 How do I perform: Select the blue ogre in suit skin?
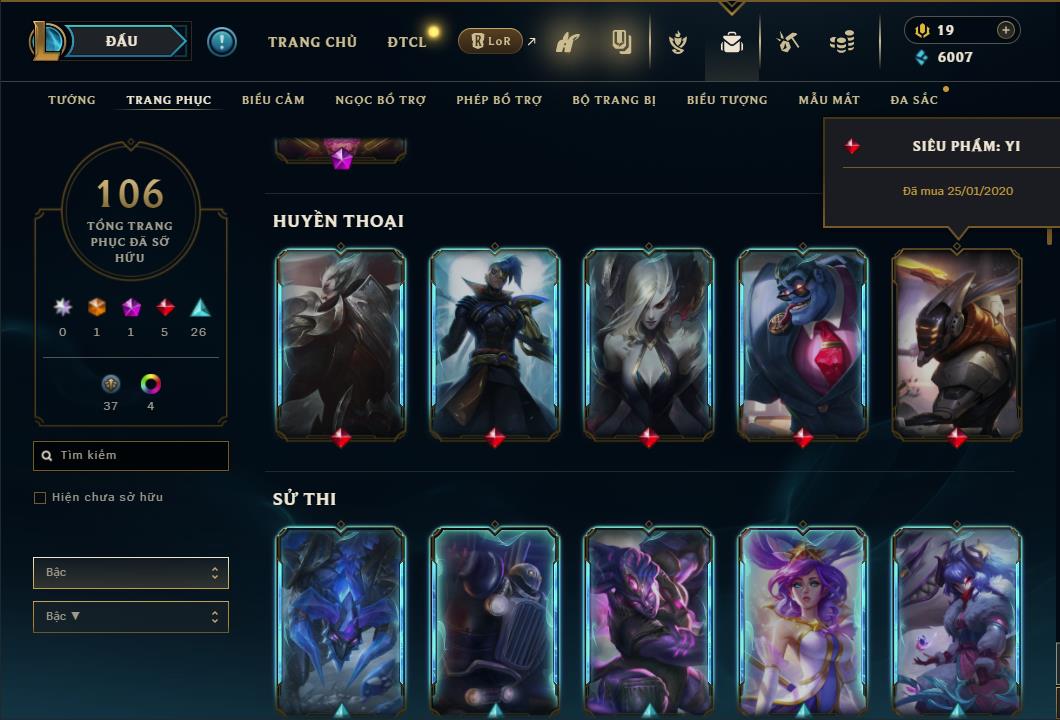point(803,342)
